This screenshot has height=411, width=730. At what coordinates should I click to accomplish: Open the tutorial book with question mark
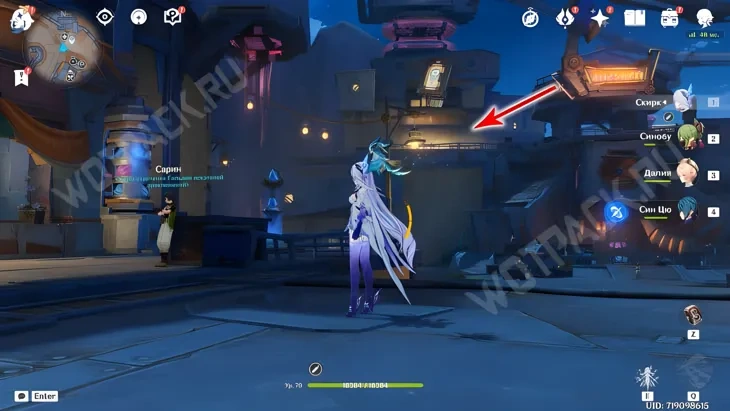[173, 17]
